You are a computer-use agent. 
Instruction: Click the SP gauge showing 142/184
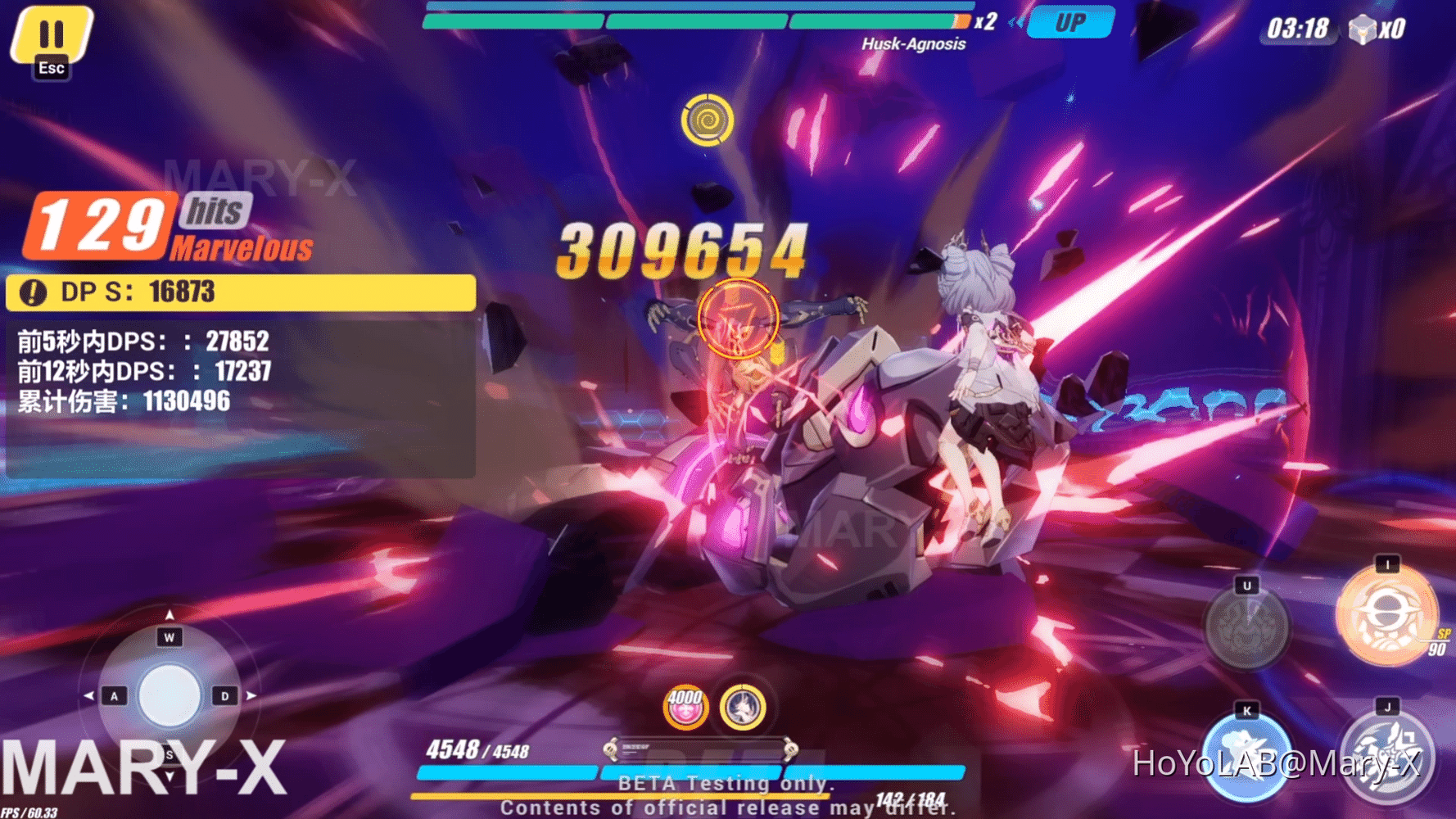pyautogui.click(x=909, y=794)
